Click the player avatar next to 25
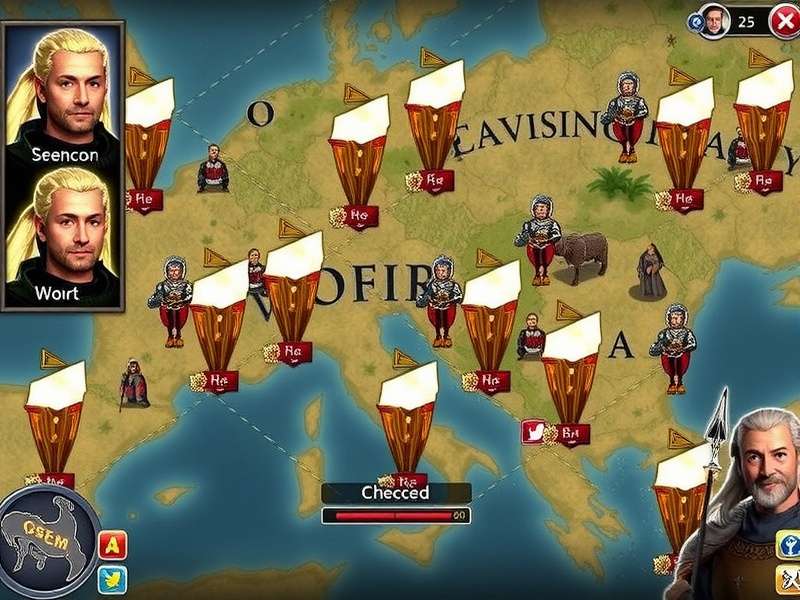800x600 pixels. (712, 20)
